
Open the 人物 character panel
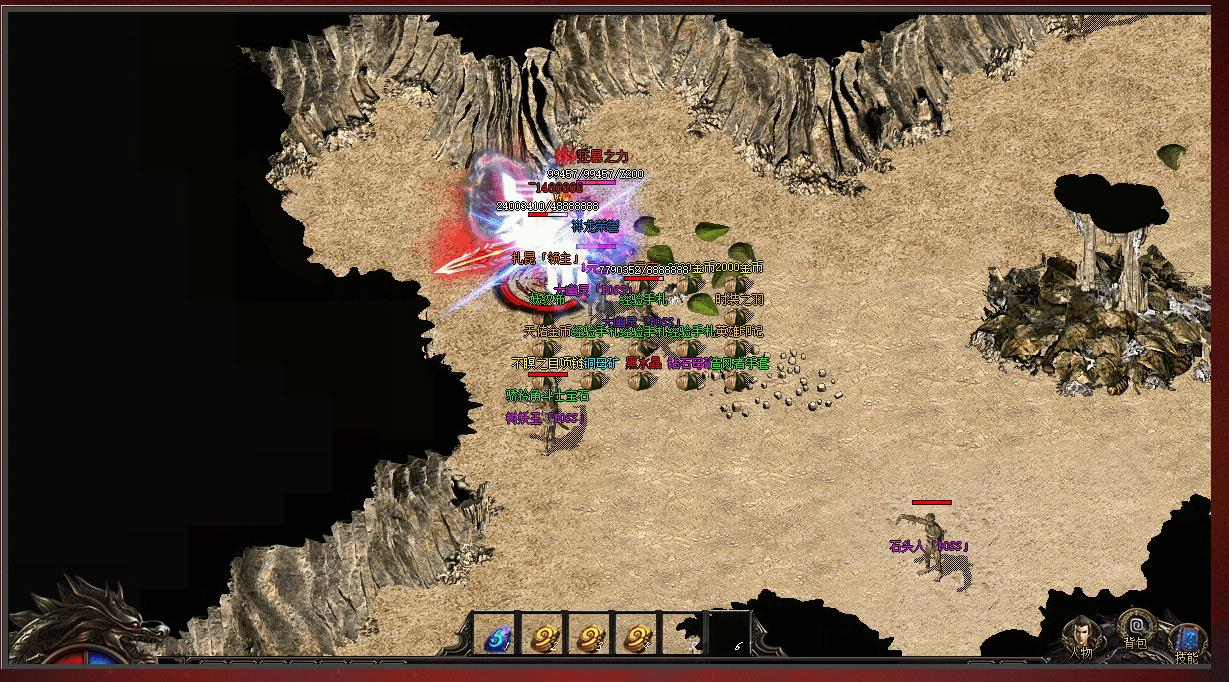click(1080, 636)
